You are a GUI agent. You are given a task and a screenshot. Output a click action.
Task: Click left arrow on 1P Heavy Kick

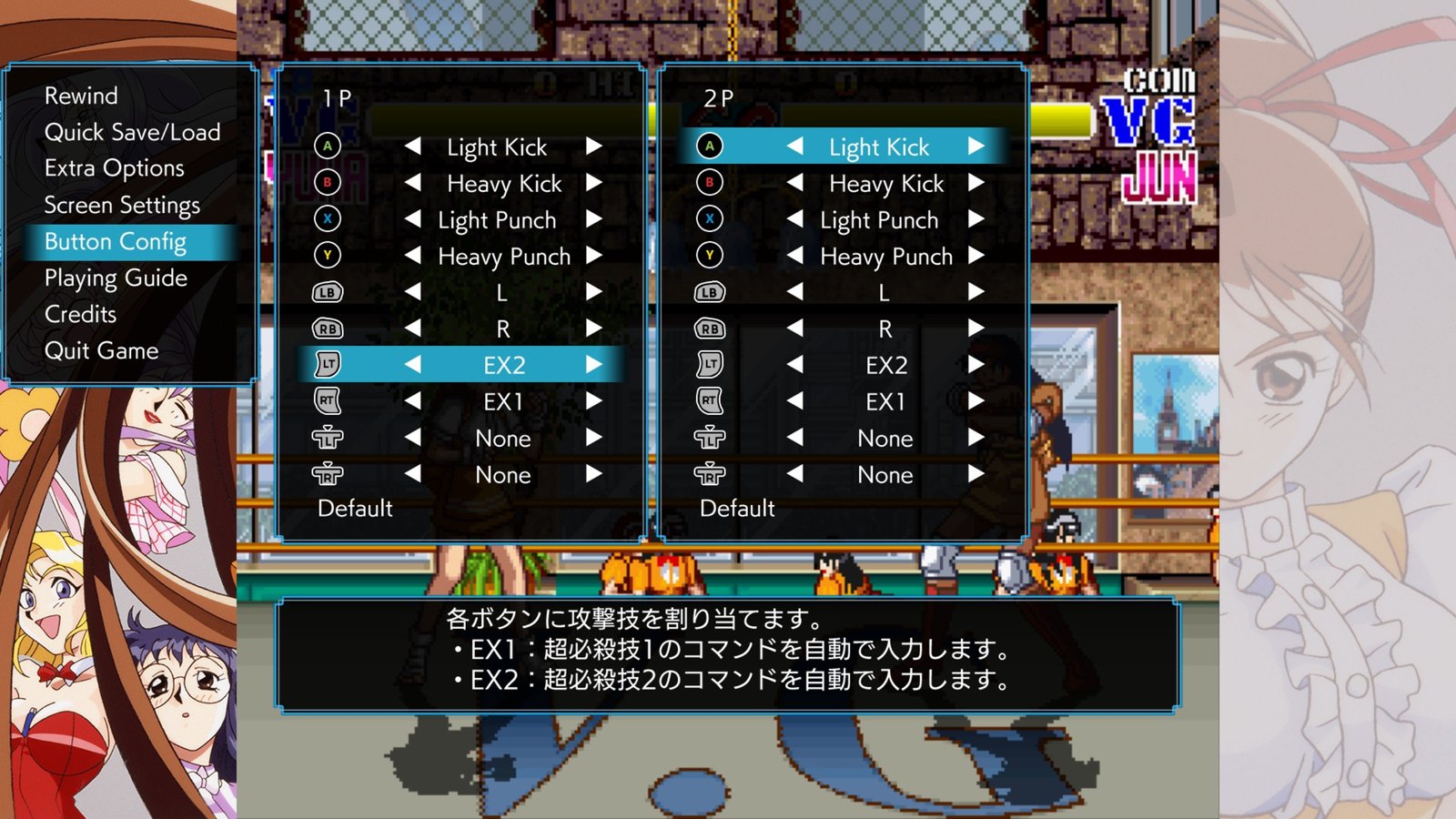(x=412, y=183)
